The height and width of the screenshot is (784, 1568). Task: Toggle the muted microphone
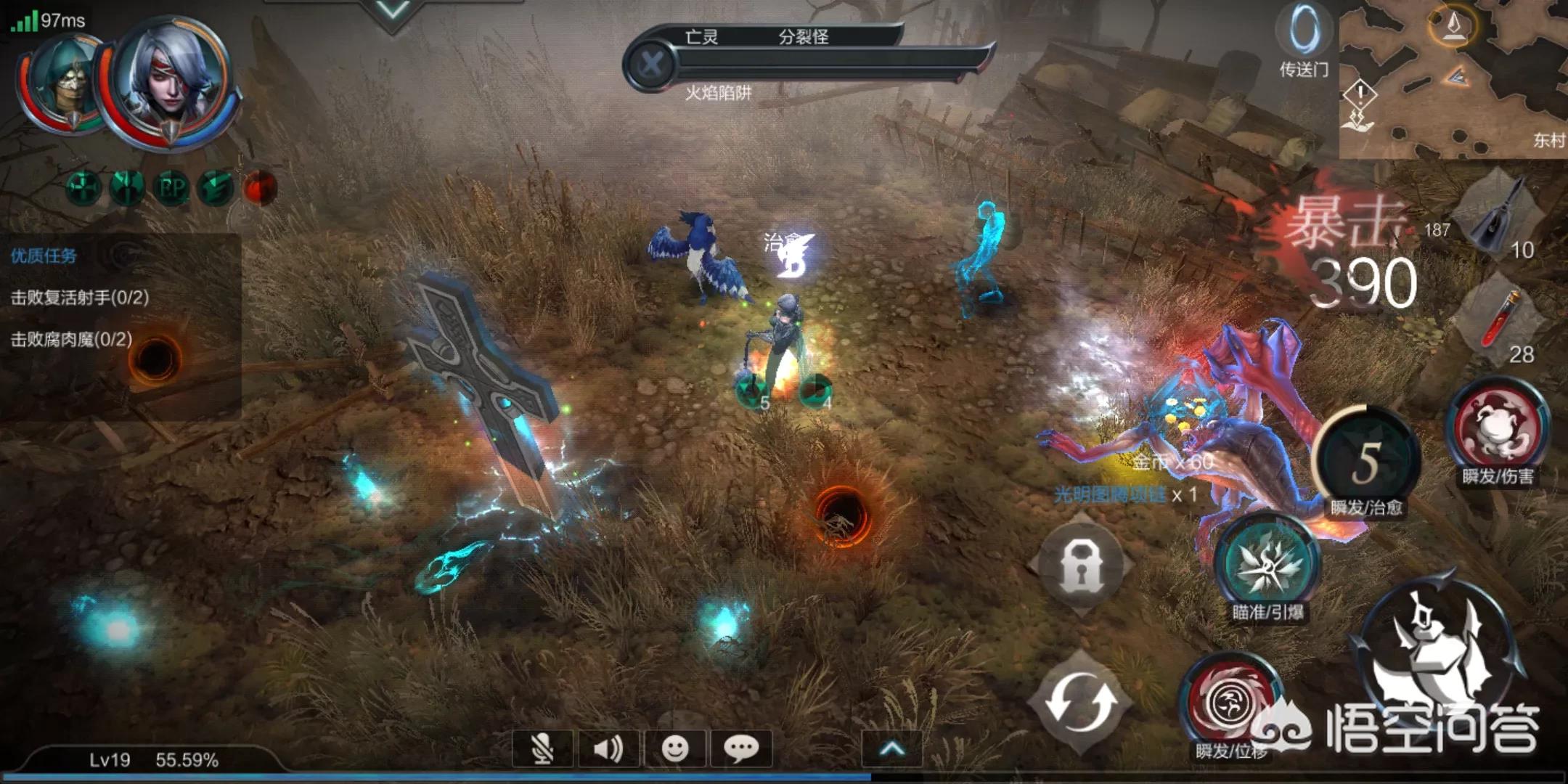tap(542, 748)
